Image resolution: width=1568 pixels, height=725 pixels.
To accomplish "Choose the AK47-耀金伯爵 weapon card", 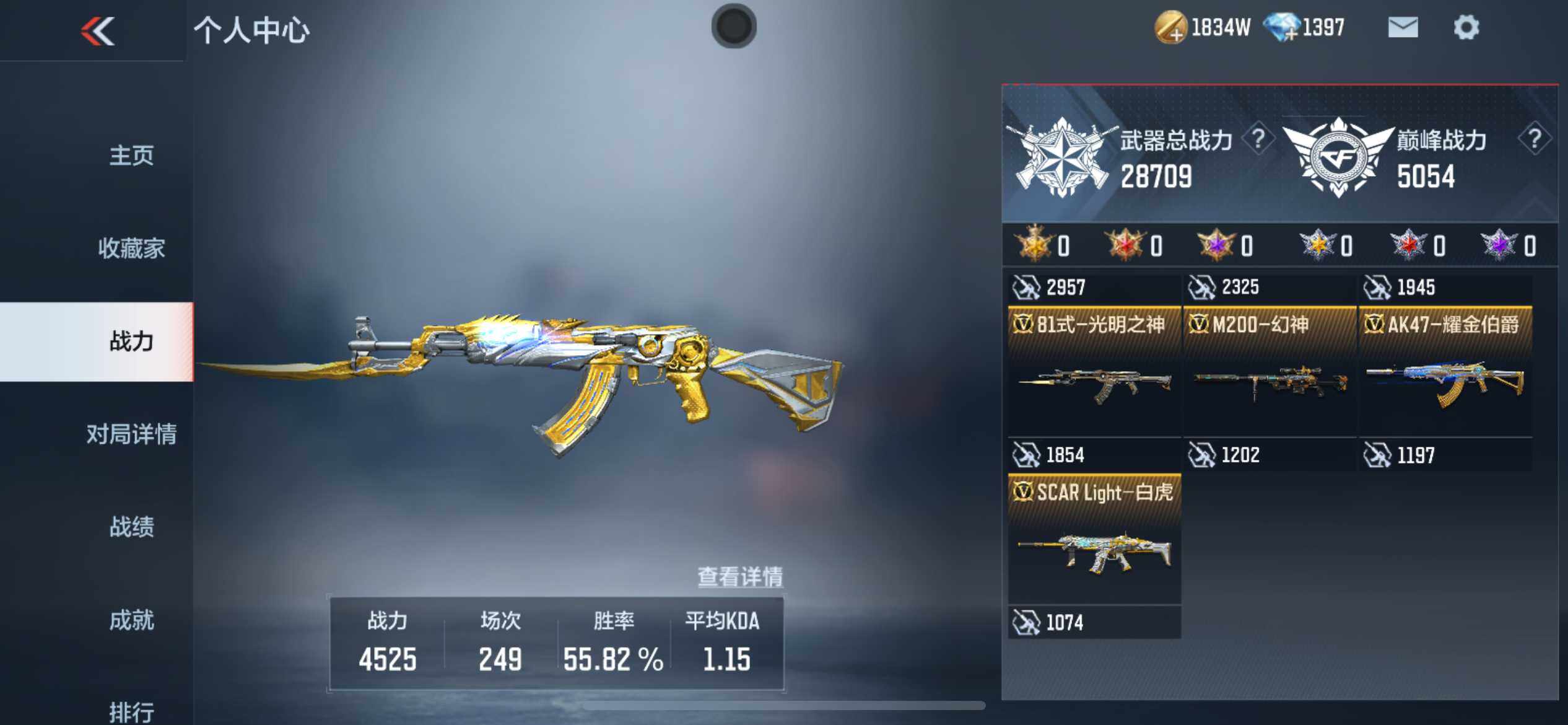I will (x=1445, y=372).
